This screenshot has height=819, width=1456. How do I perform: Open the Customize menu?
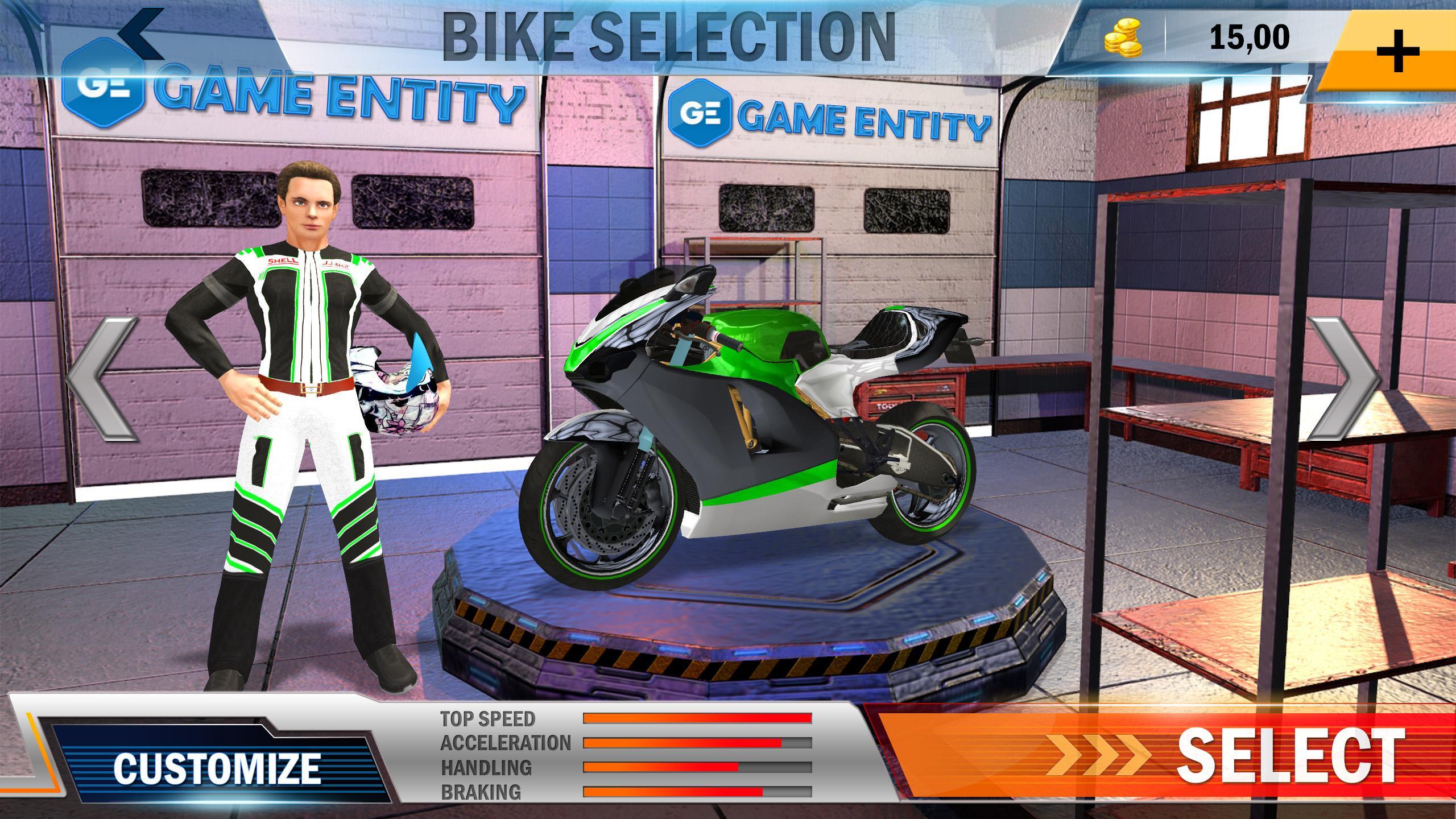point(216,768)
